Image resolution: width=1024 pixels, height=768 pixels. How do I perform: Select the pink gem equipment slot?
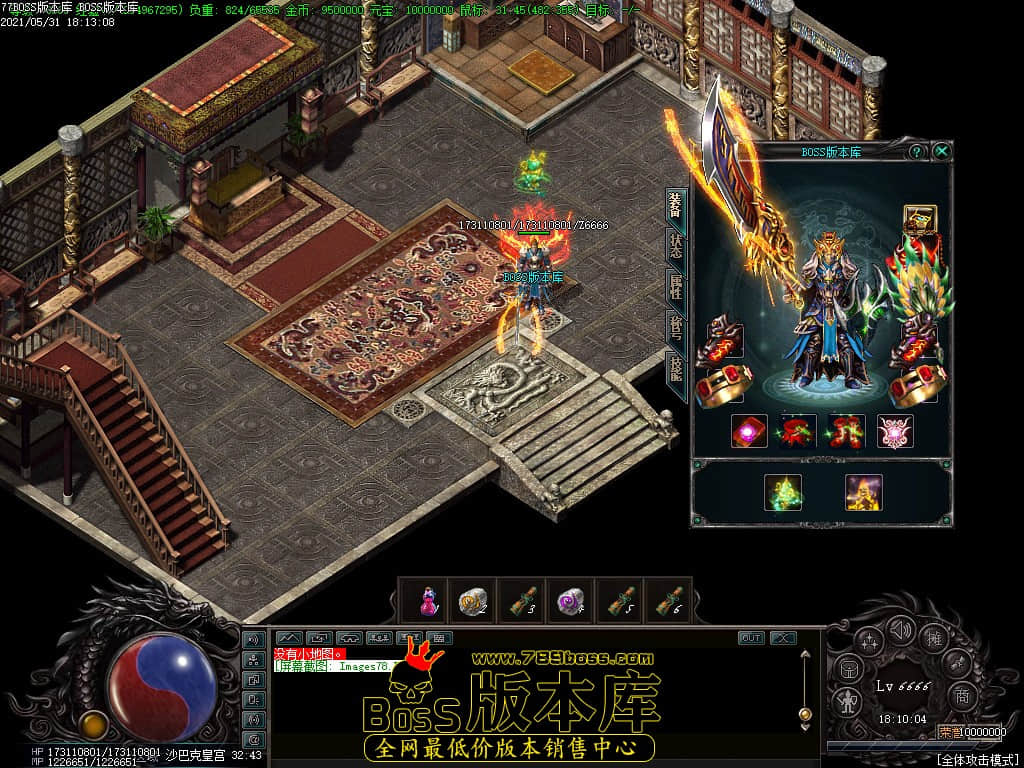[749, 431]
